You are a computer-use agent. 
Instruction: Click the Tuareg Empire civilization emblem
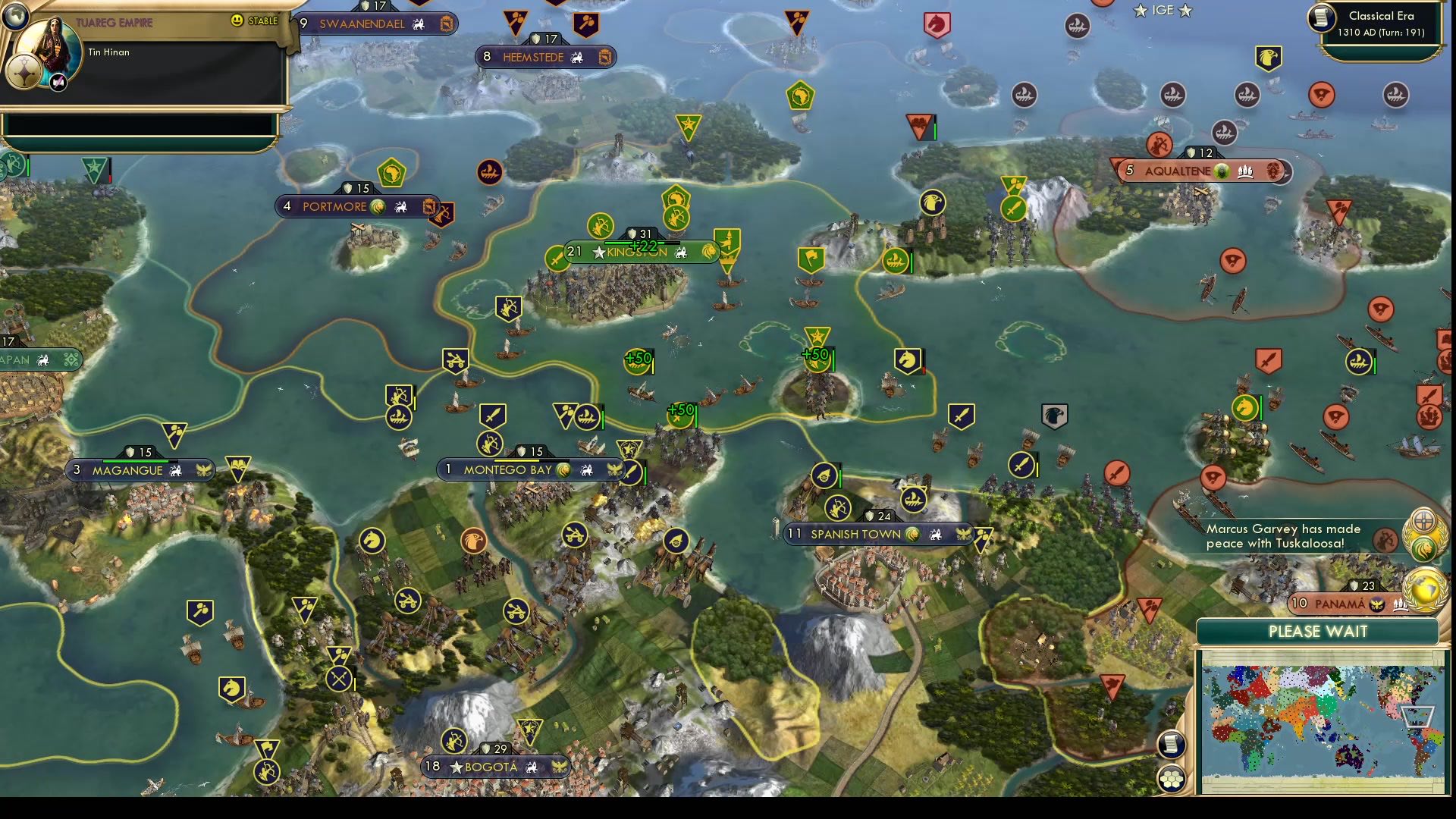(x=23, y=72)
